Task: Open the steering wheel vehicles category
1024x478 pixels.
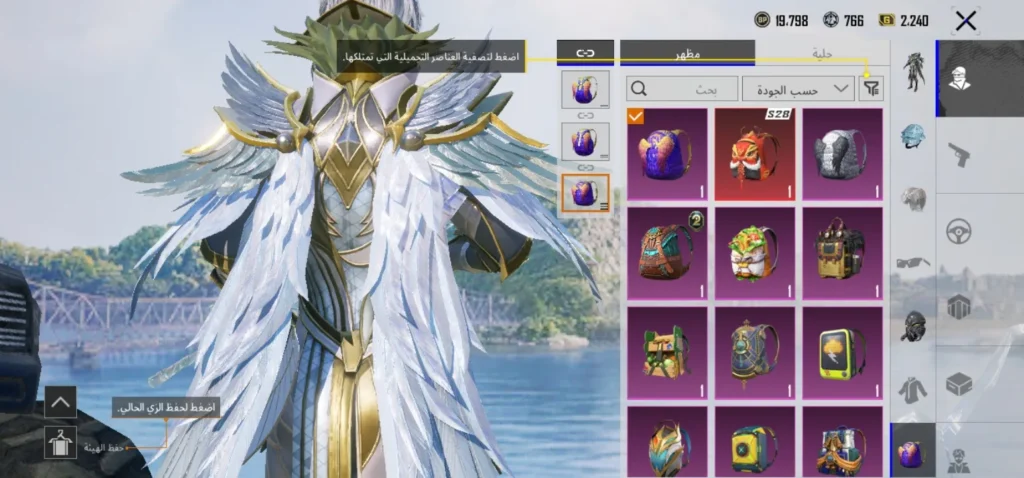Action: pyautogui.click(x=960, y=231)
